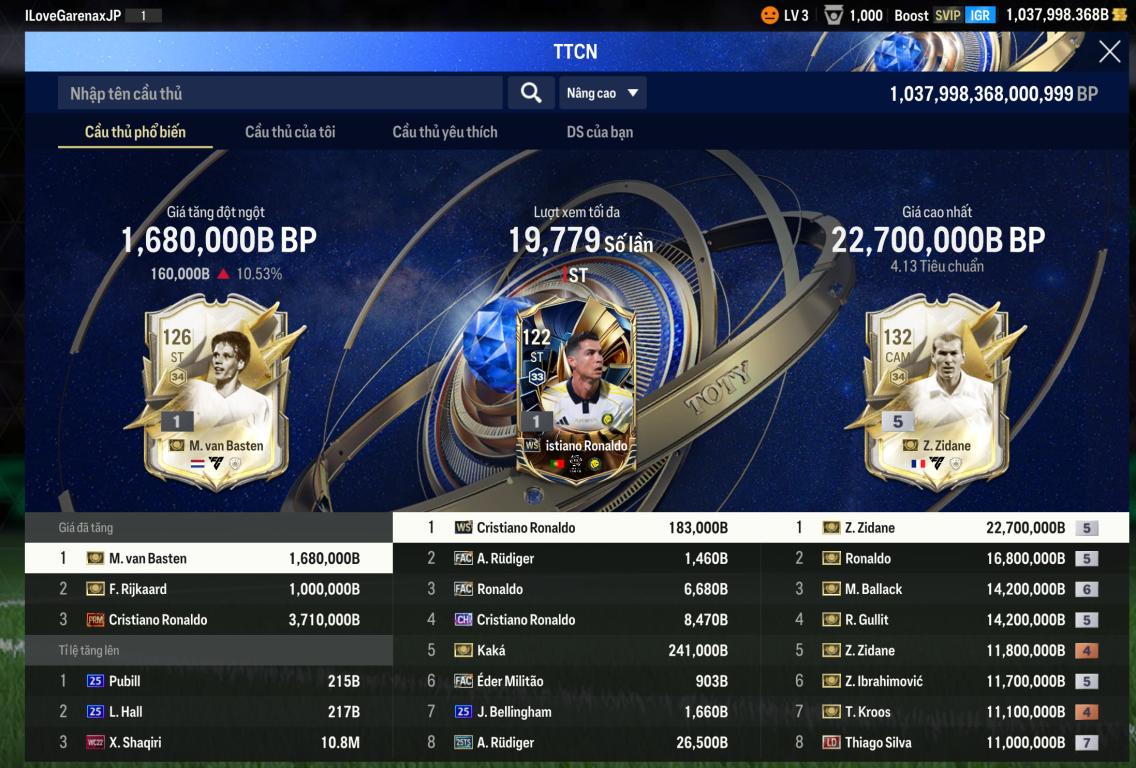Select the Kaká row in most viewed
This screenshot has width=1136, height=768.
[x=577, y=650]
